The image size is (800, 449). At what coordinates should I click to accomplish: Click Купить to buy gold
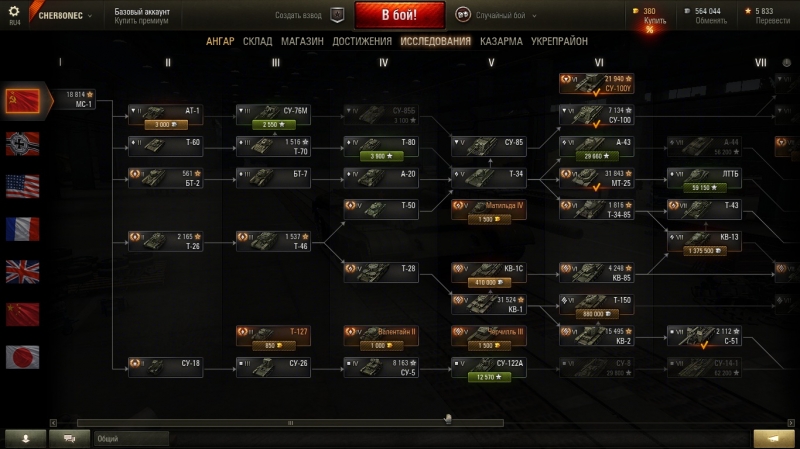[654, 19]
